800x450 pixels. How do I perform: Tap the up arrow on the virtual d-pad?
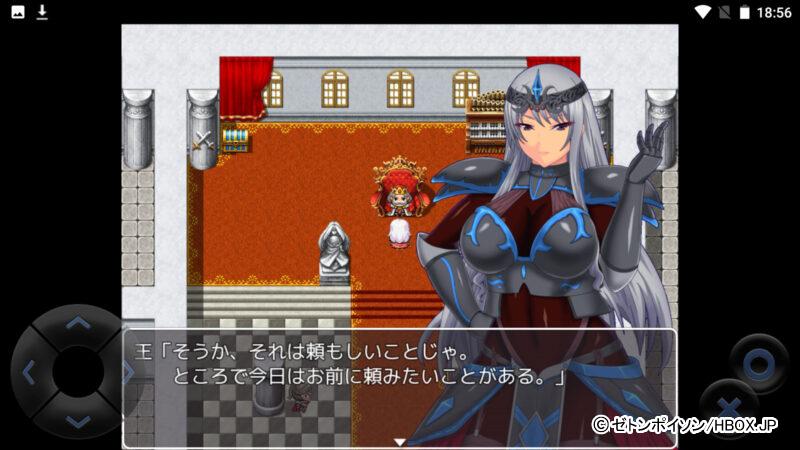pyautogui.click(x=77, y=322)
